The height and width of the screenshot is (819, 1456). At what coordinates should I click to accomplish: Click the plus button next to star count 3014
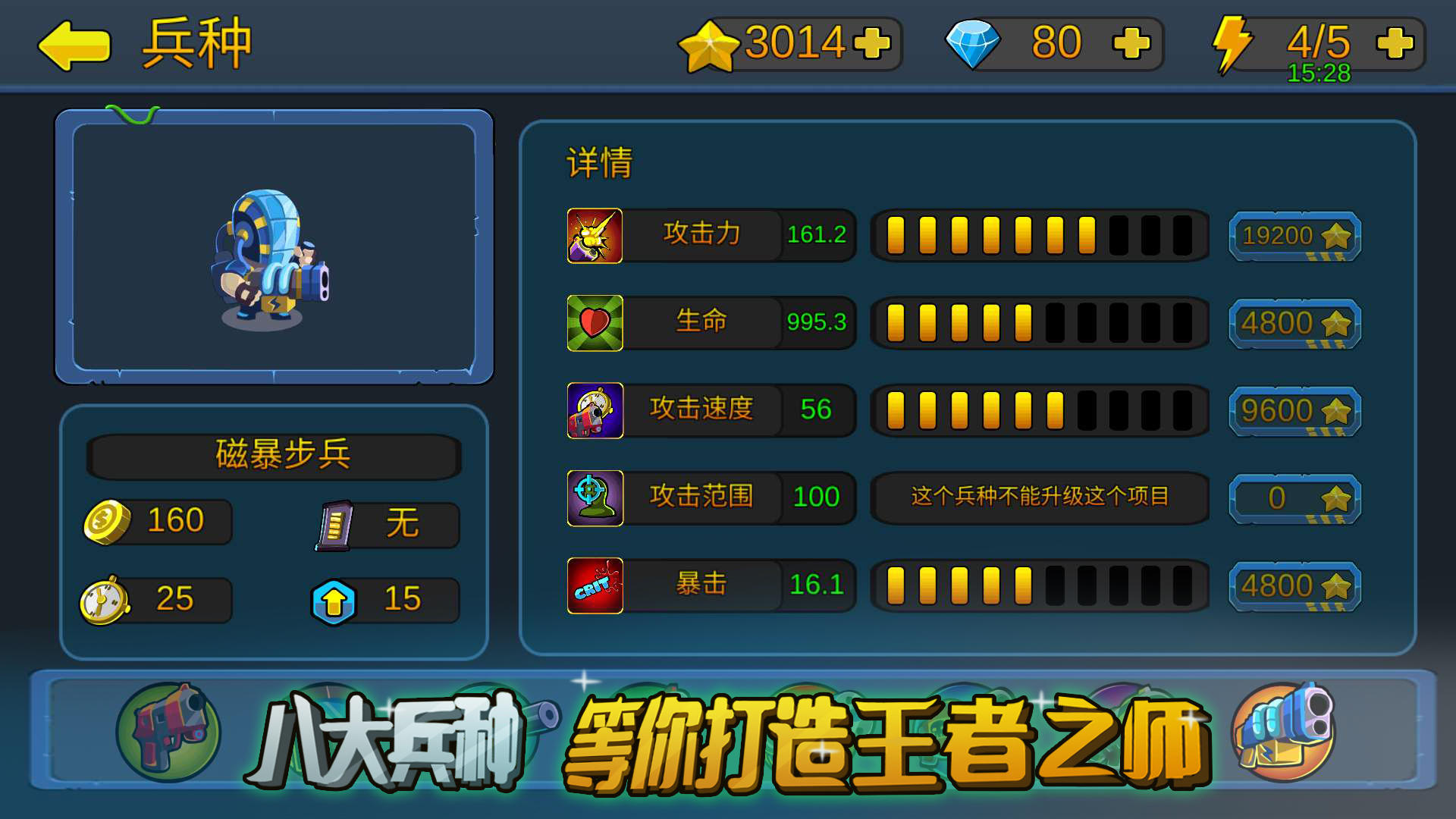coord(874,43)
